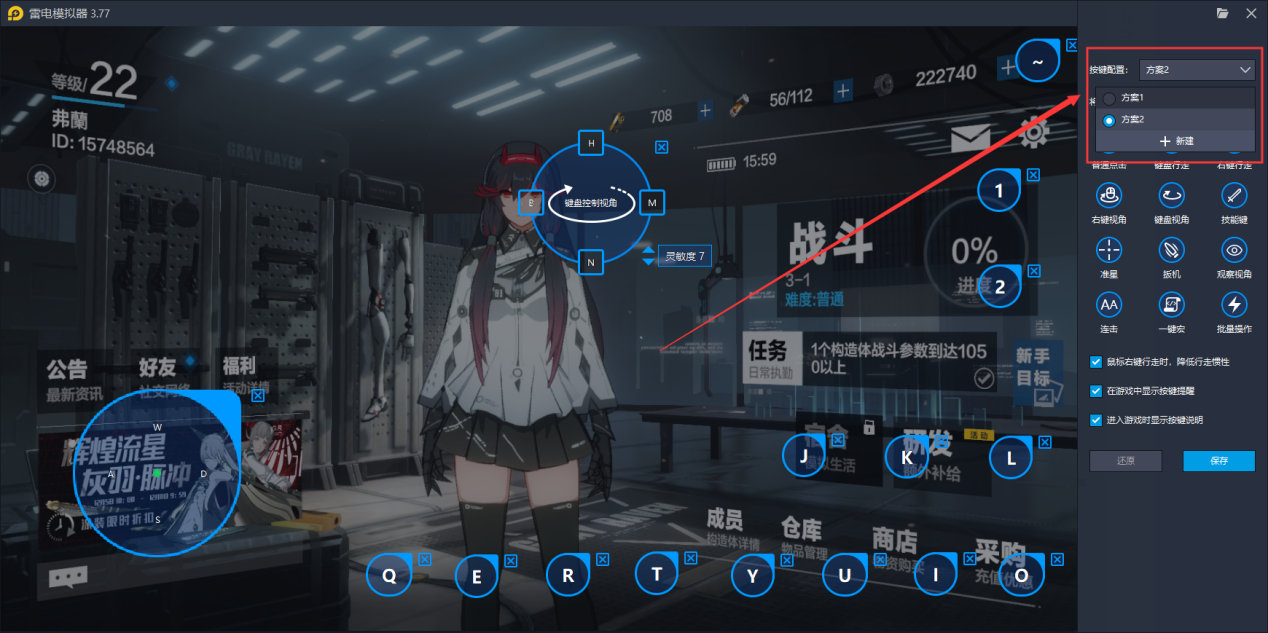Image resolution: width=1268 pixels, height=633 pixels.
Task: Create a new scheme with 新建
Action: click(1176, 141)
